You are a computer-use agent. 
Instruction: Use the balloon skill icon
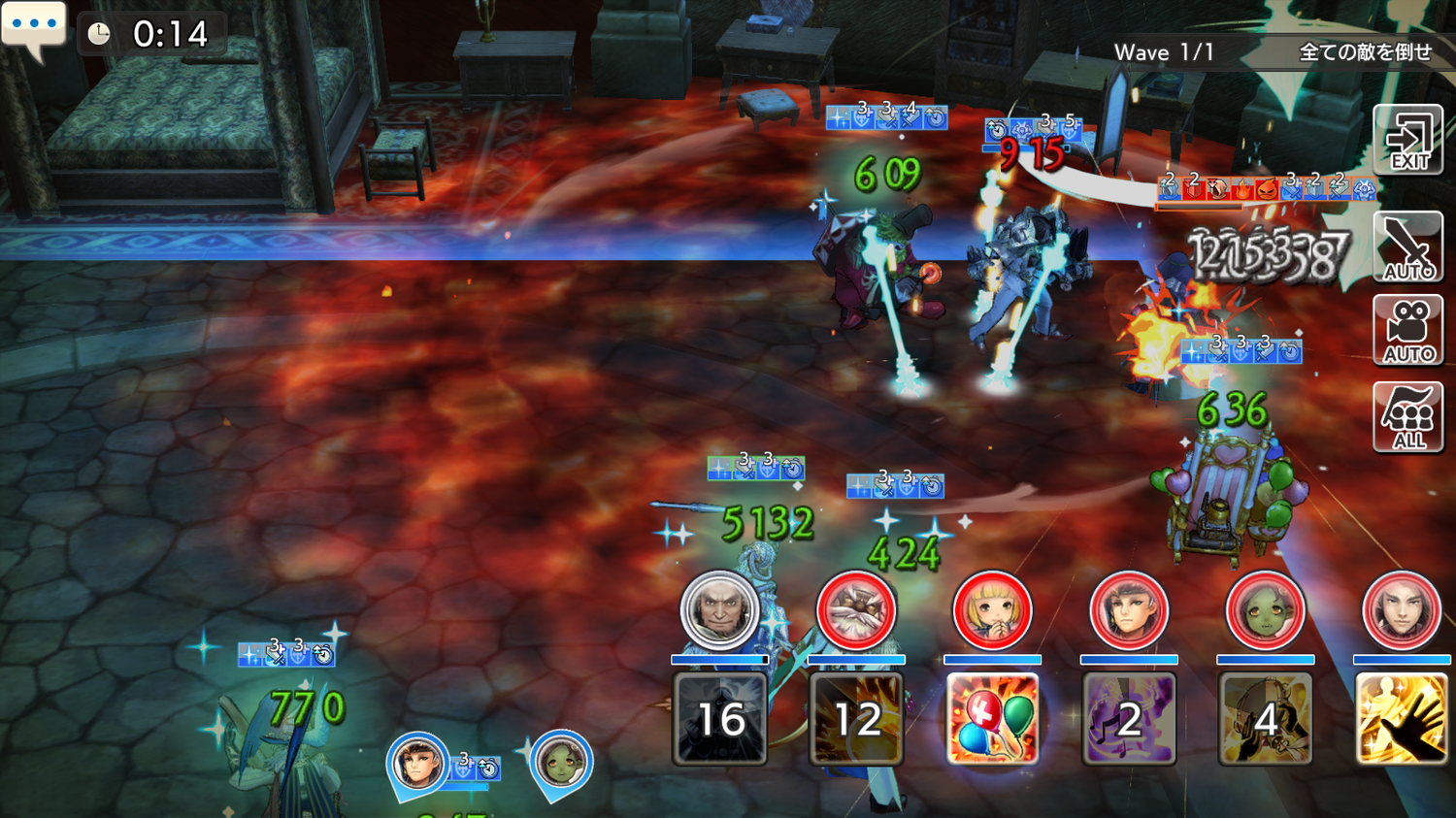coord(992,719)
